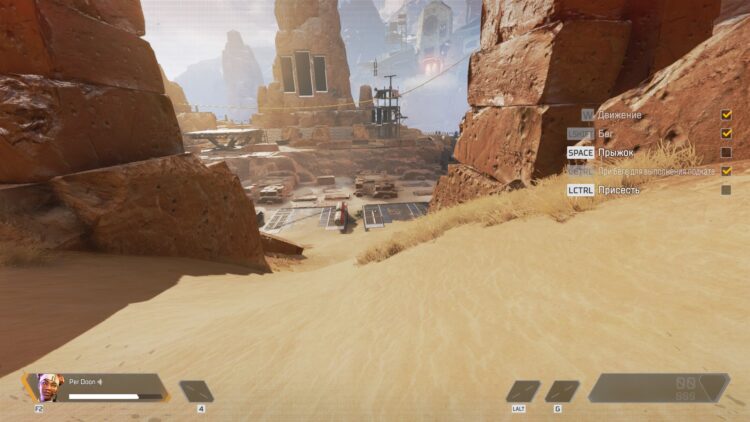This screenshot has height=422, width=750.
Task: Click the weapon panel in the corner
Action: click(x=658, y=388)
